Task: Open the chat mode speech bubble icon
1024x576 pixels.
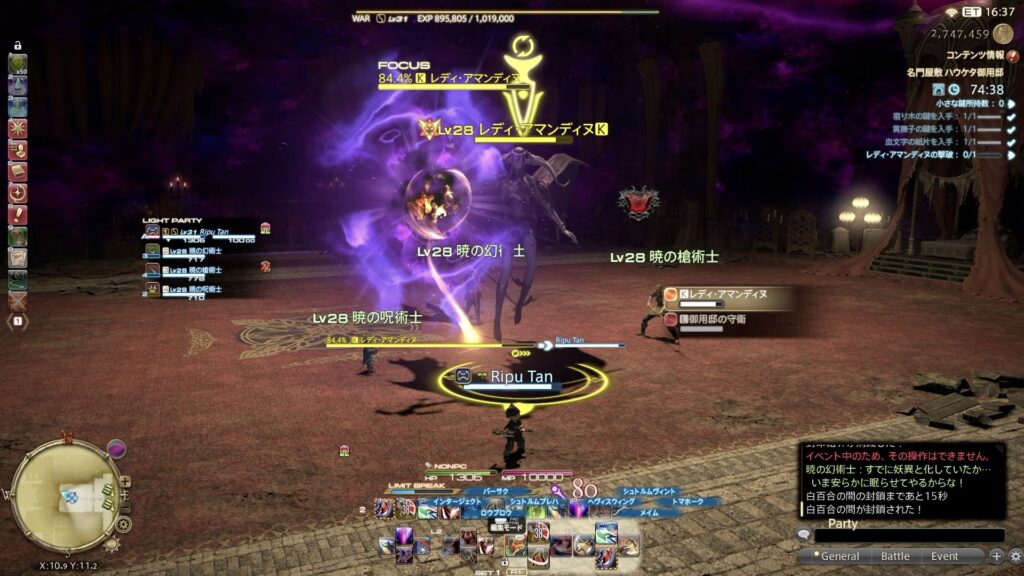Action: 803,536
